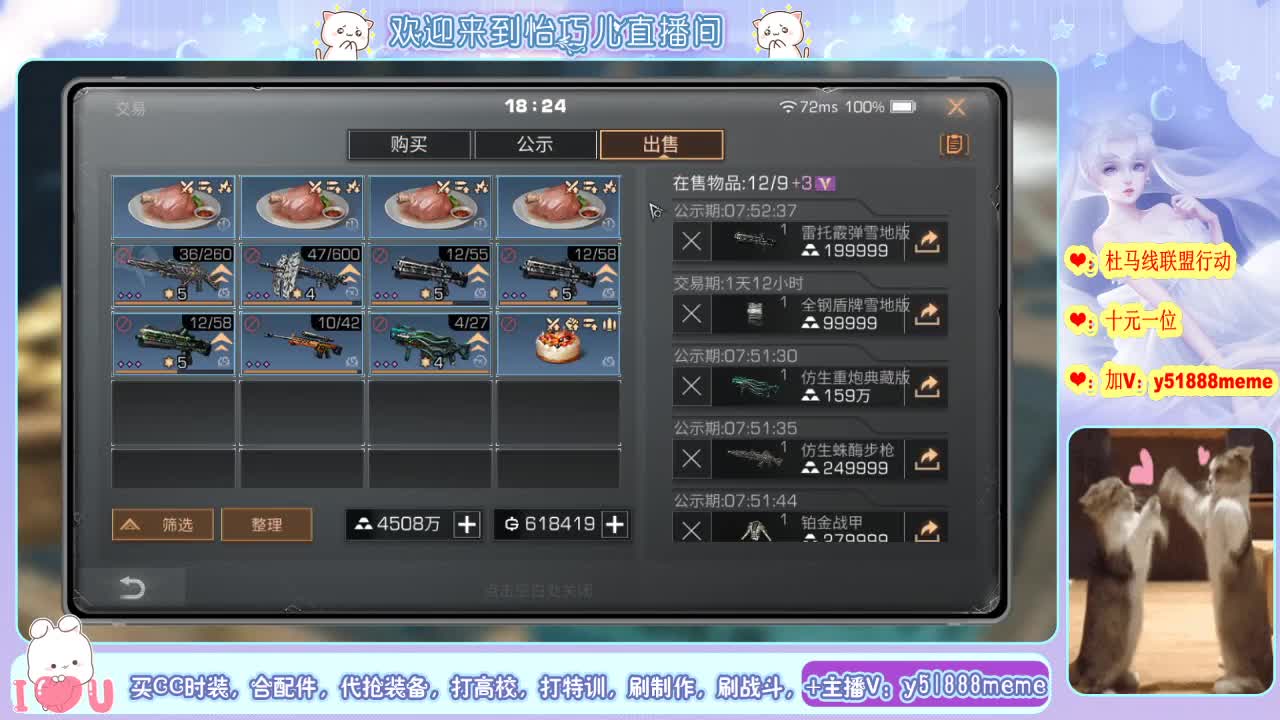This screenshot has width=1280, height=720.
Task: Select the camouflage weapon showing 47/600 durability
Action: (301, 275)
